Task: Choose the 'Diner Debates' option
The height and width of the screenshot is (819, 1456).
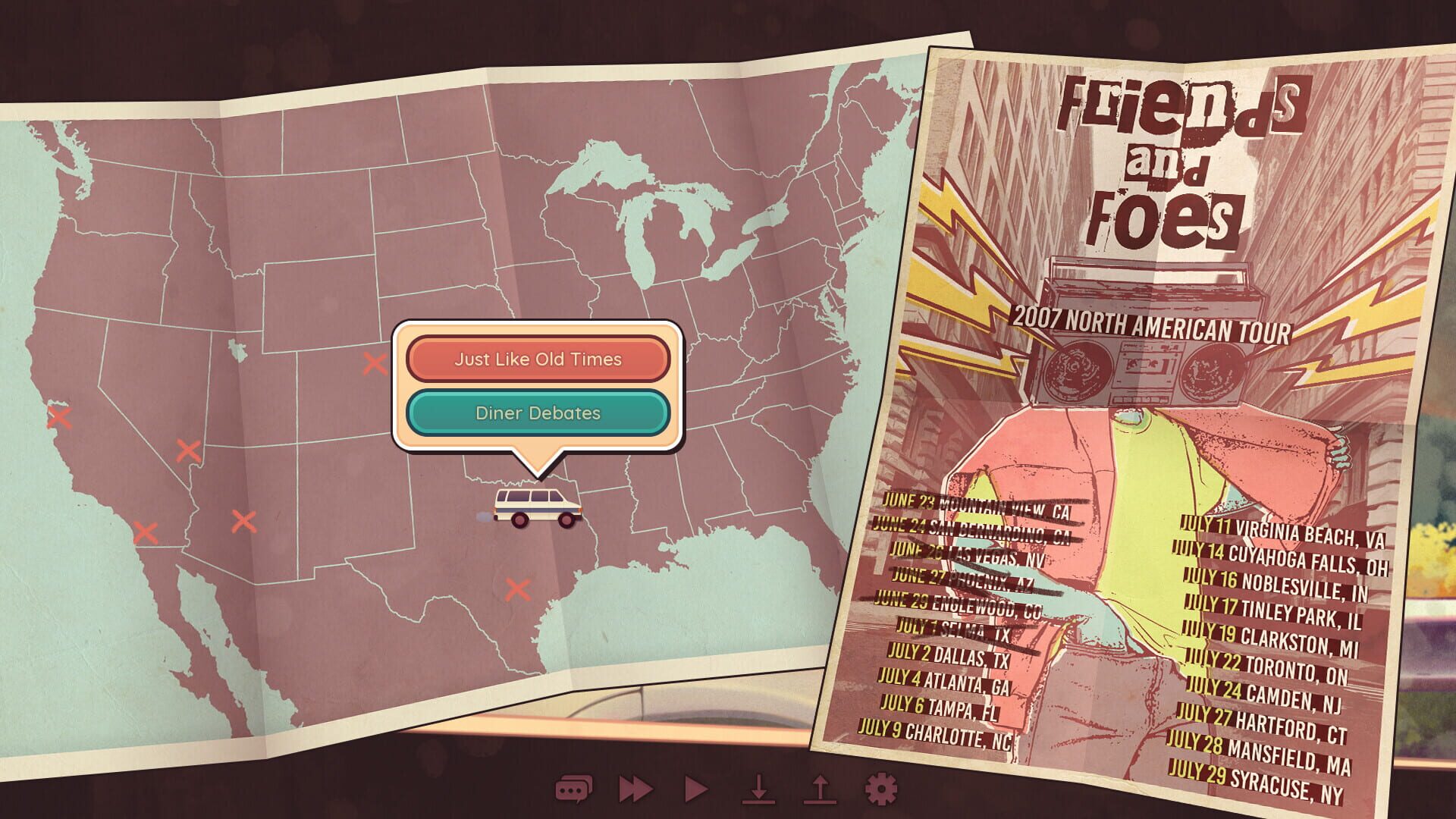Action: (538, 413)
